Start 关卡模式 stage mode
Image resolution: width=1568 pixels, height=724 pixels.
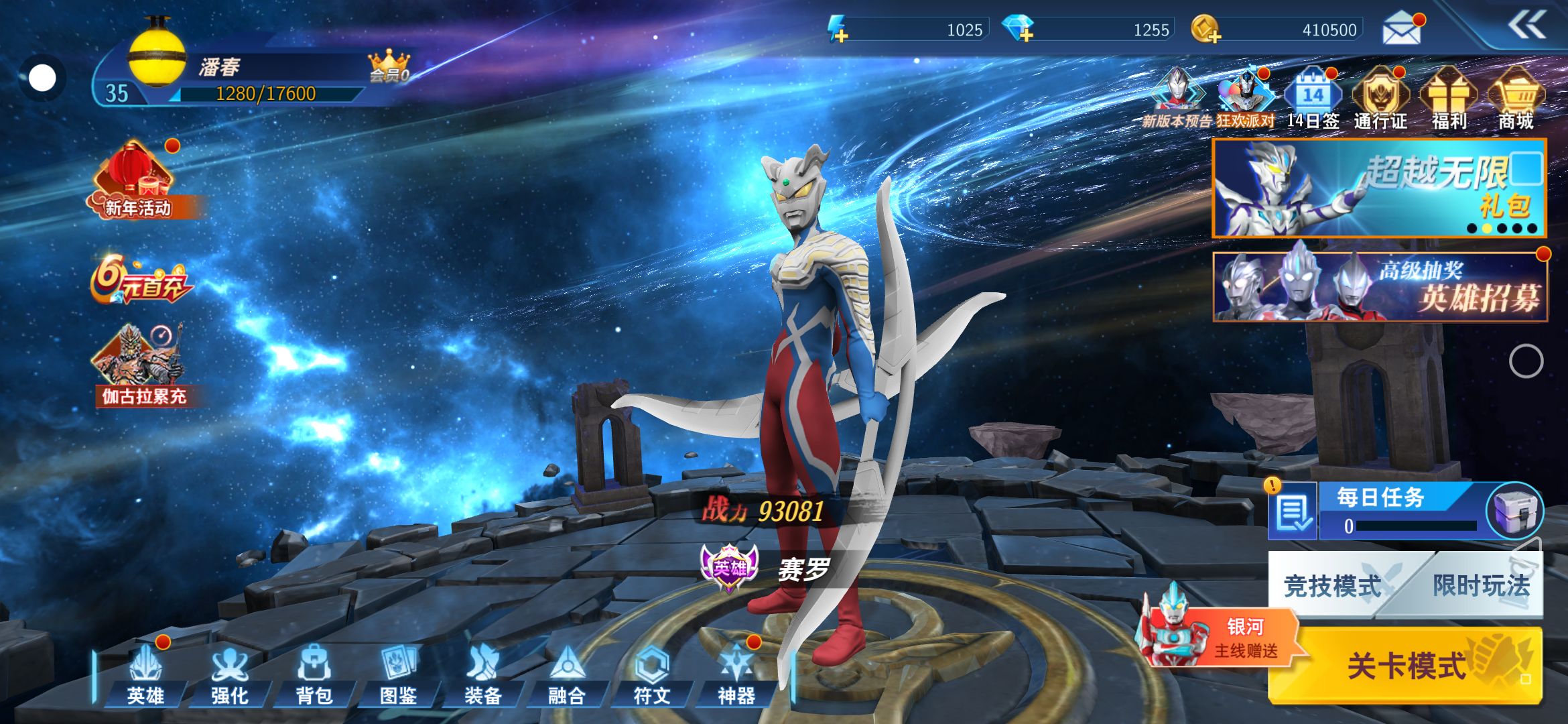[1406, 665]
